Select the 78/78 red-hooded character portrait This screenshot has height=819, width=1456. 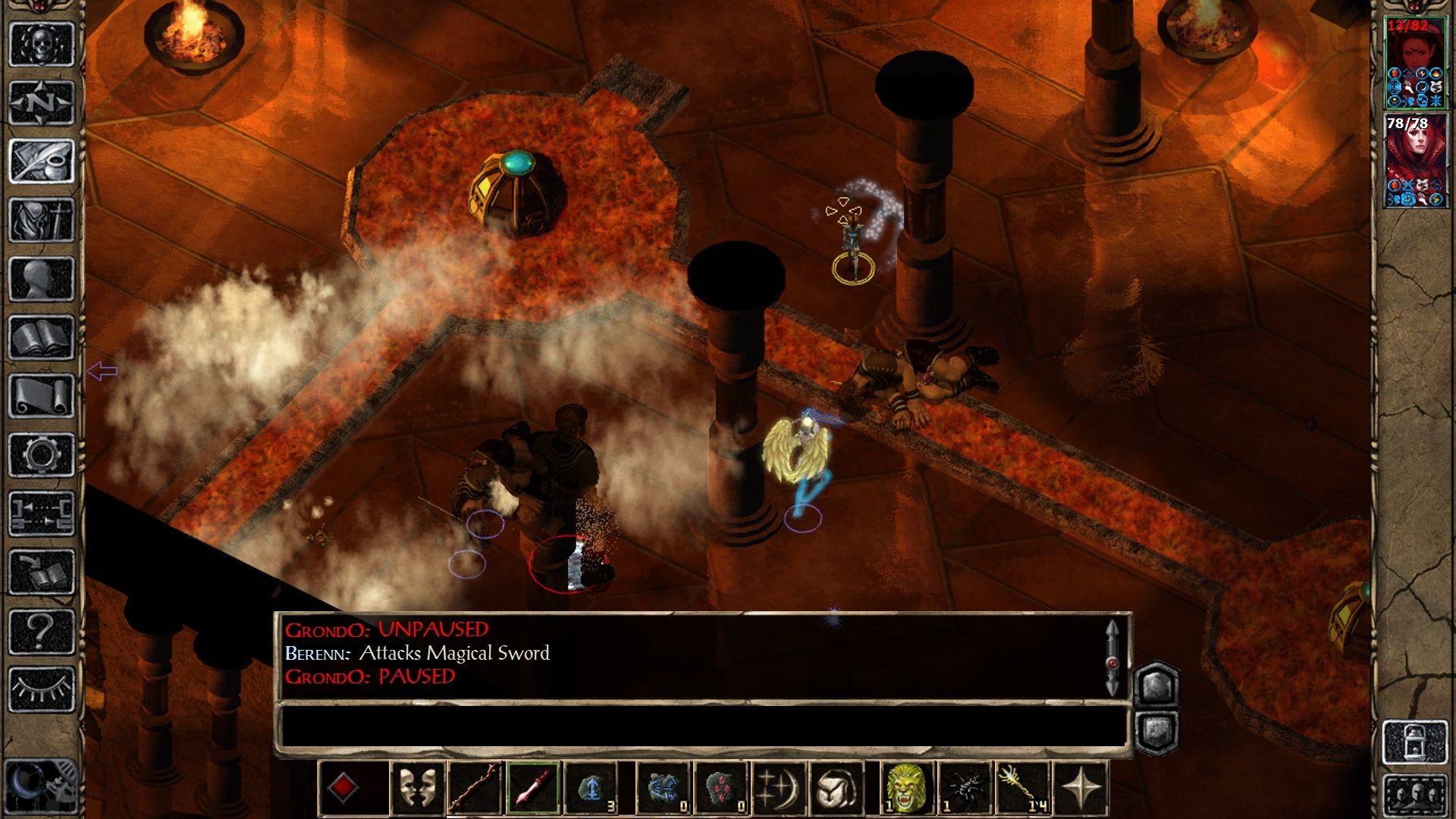(1416, 161)
